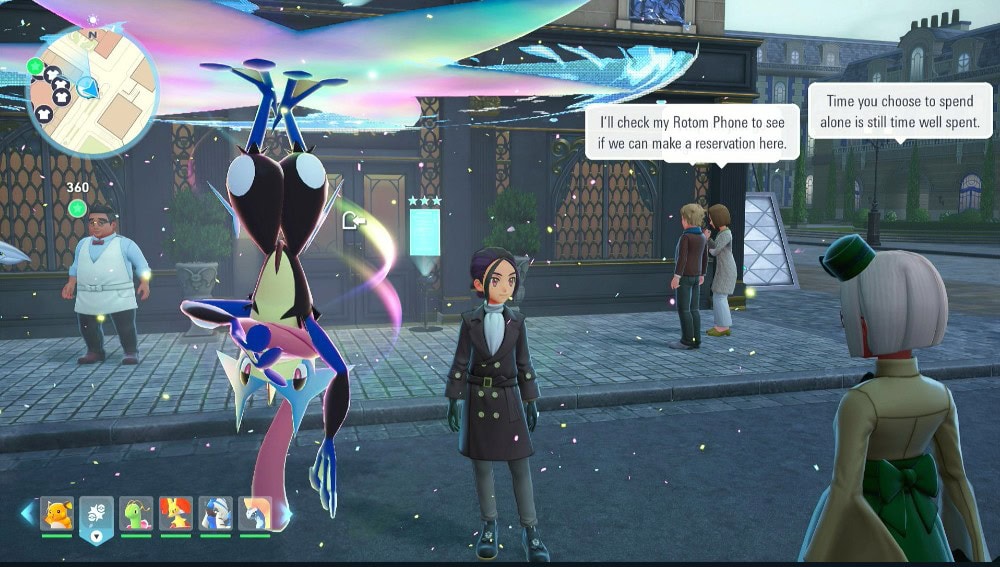Image resolution: width=1000 pixels, height=567 pixels.
Task: Select Raichu in the party bar
Action: coord(57,514)
